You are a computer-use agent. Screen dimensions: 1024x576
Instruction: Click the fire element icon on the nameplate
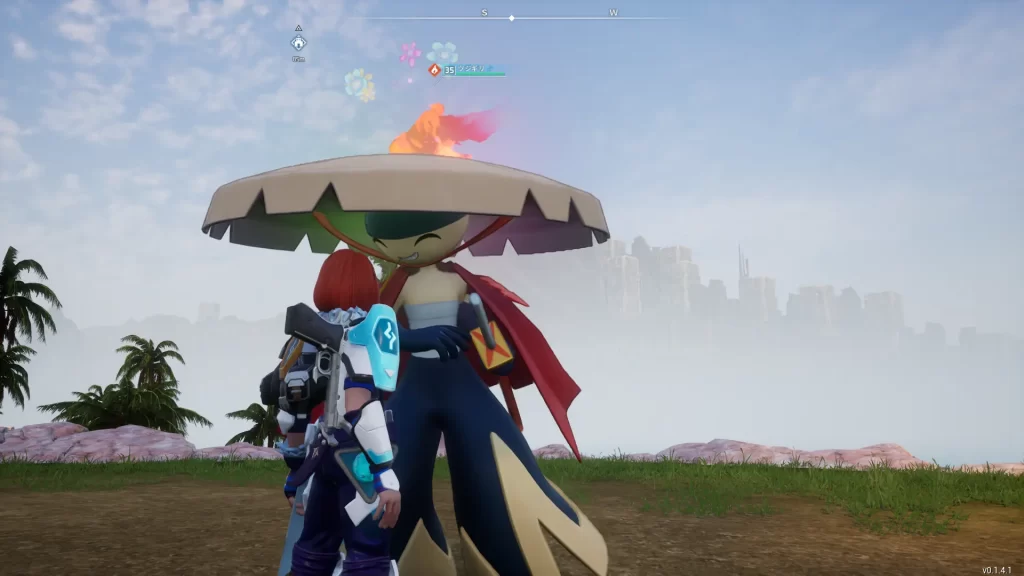coord(434,70)
